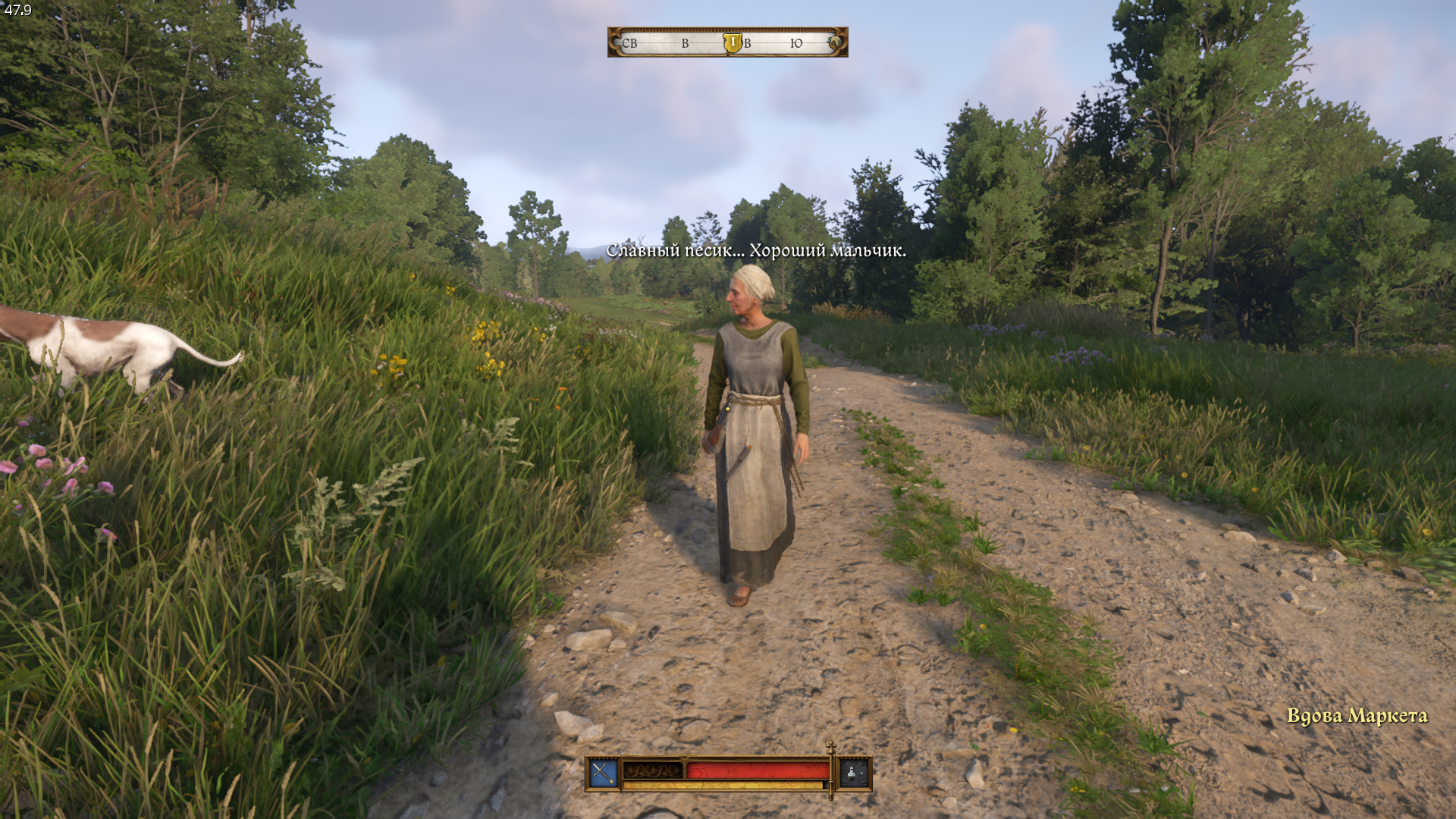Select the crossed weapons icon on blue background
Image resolution: width=1456 pixels, height=819 pixels.
click(603, 773)
